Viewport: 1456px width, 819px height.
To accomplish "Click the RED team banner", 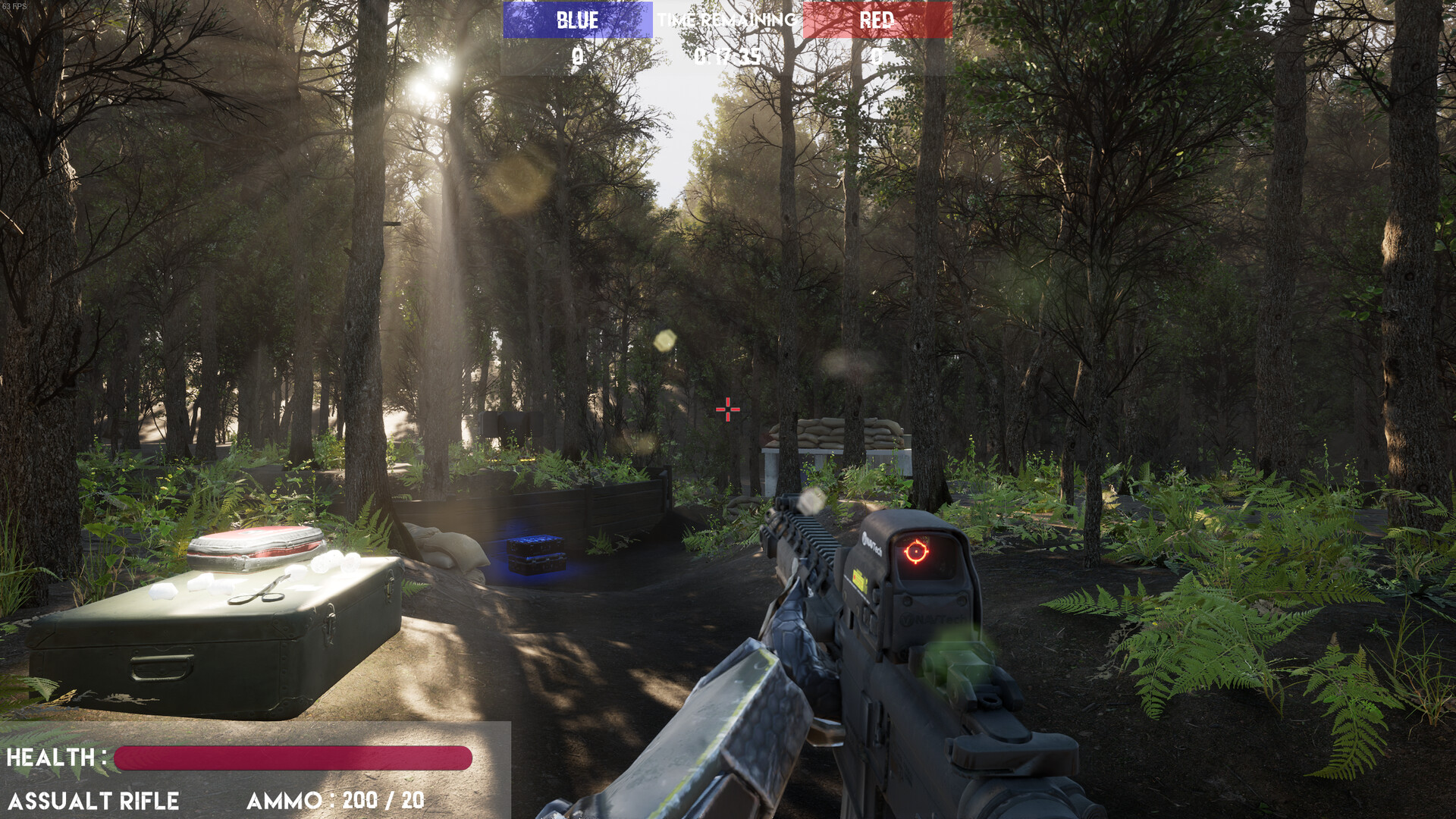I will (877, 19).
